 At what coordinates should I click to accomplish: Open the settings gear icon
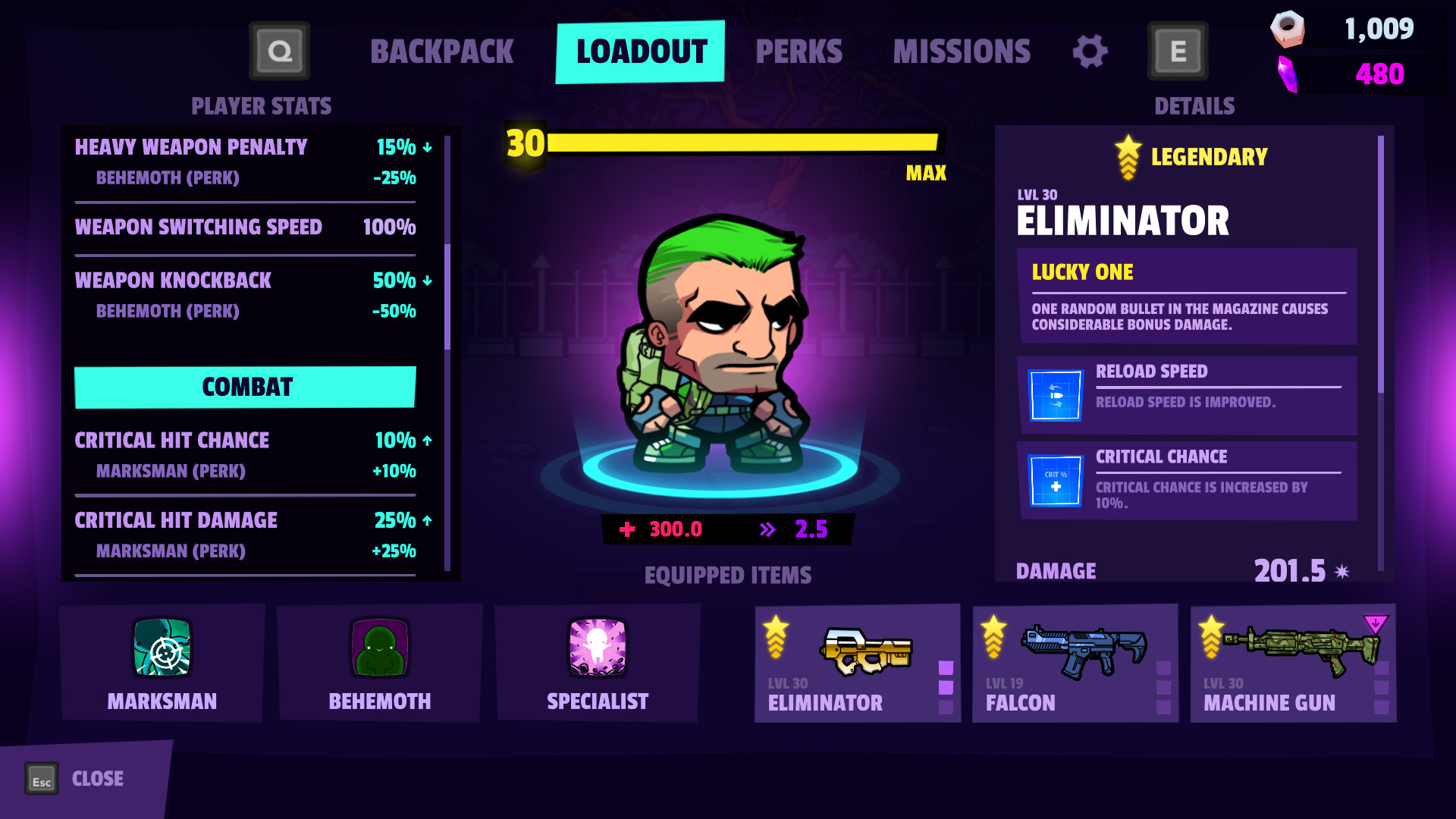tap(1090, 51)
